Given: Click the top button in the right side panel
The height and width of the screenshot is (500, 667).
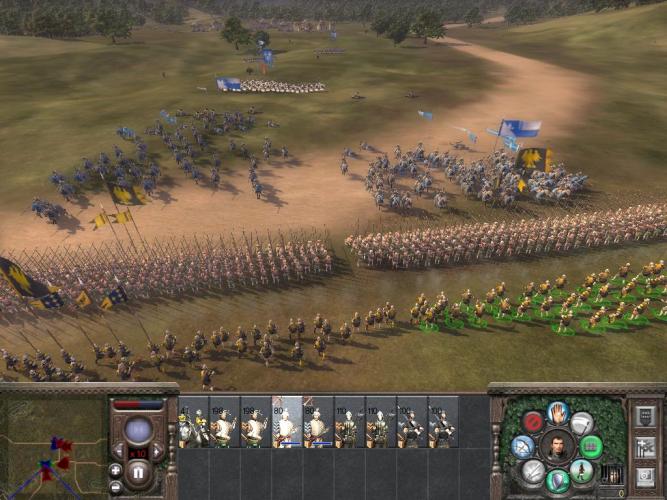Looking at the screenshot, I should (645, 416).
